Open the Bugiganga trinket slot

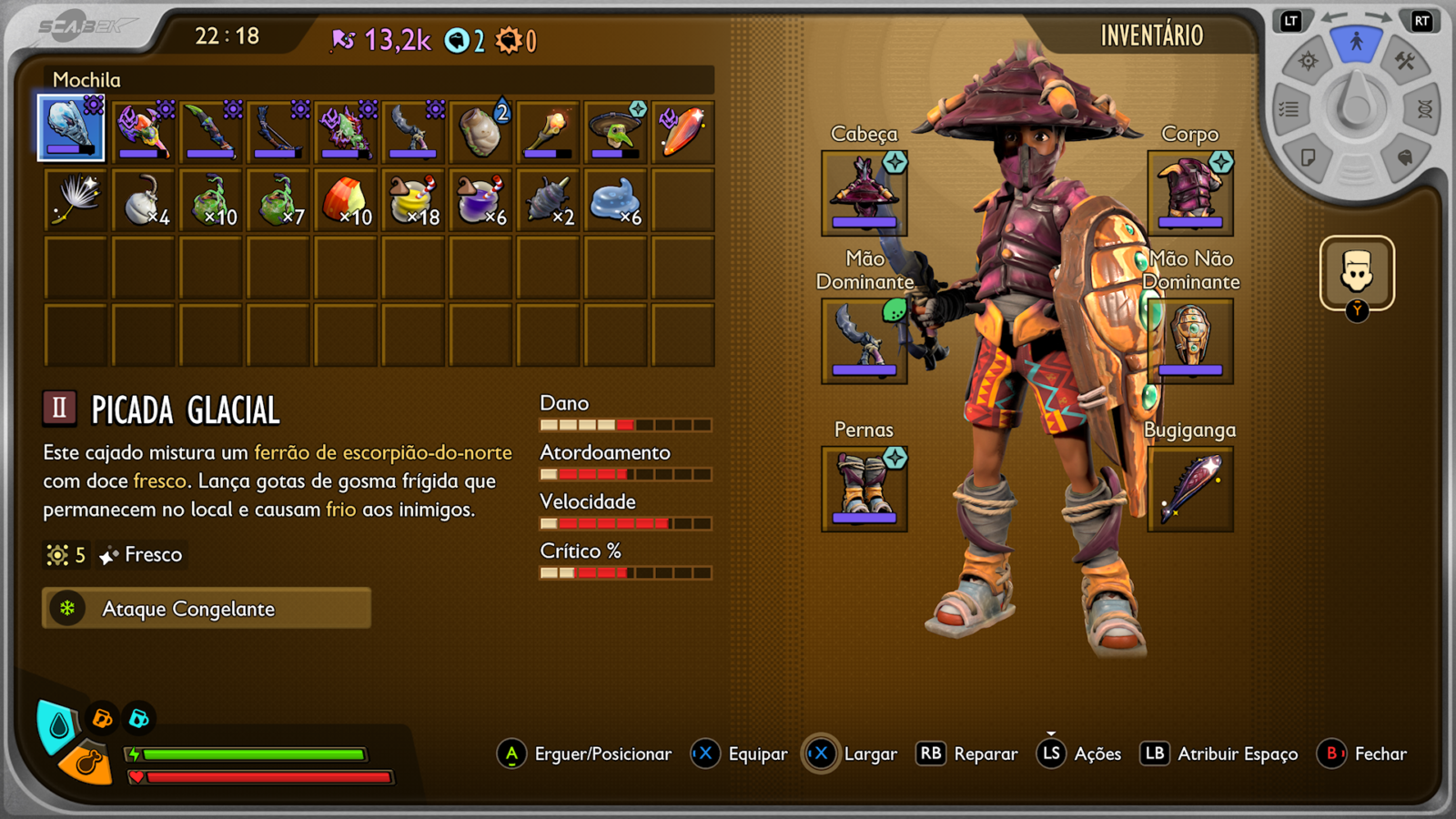click(x=1190, y=489)
